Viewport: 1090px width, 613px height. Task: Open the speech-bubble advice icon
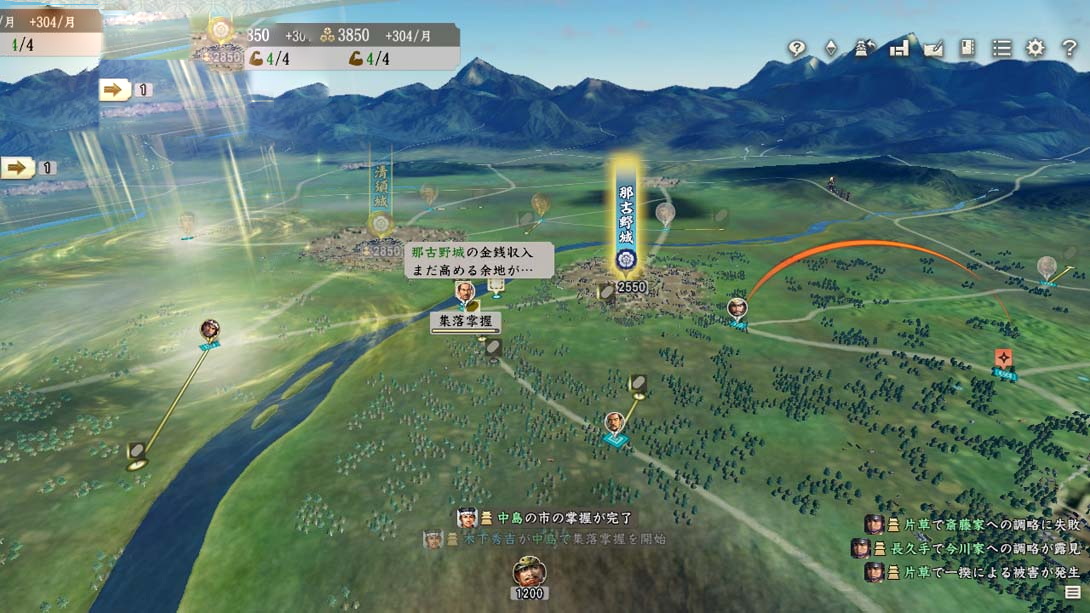click(797, 49)
